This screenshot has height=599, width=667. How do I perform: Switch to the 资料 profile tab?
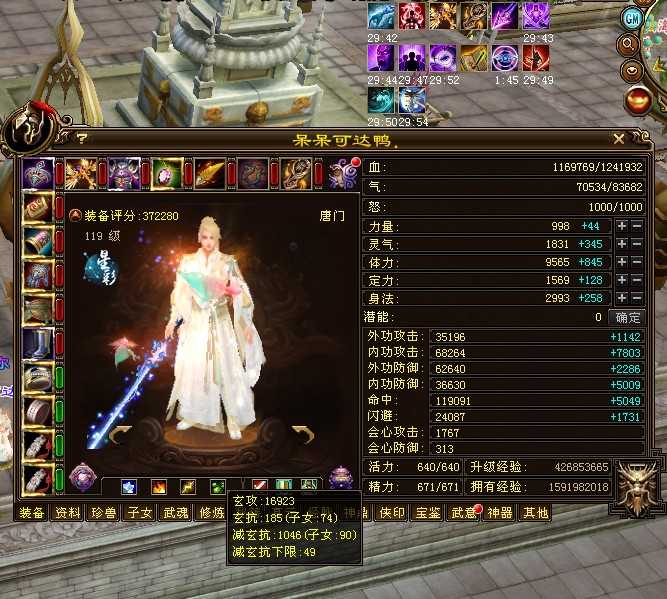point(67,513)
